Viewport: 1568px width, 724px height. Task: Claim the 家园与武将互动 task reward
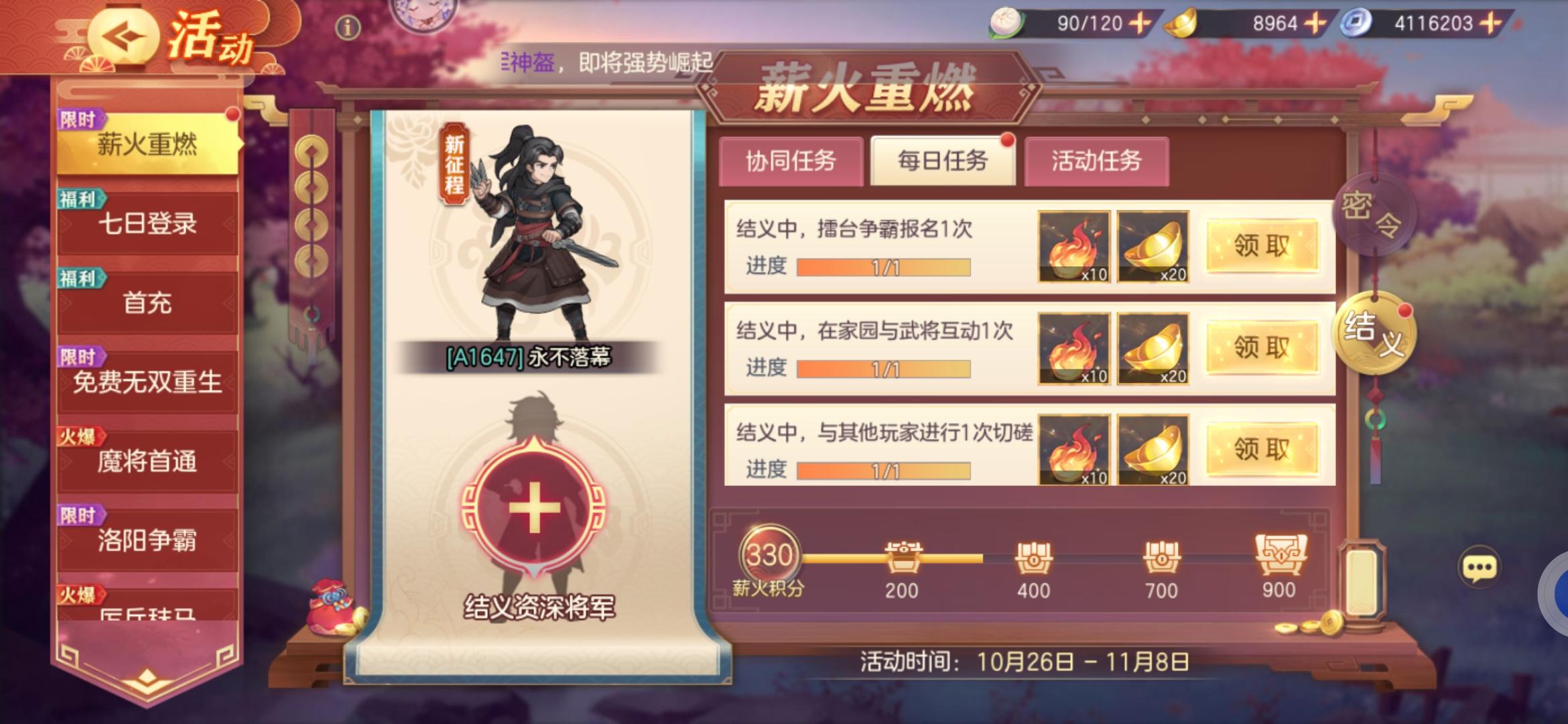point(1262,348)
